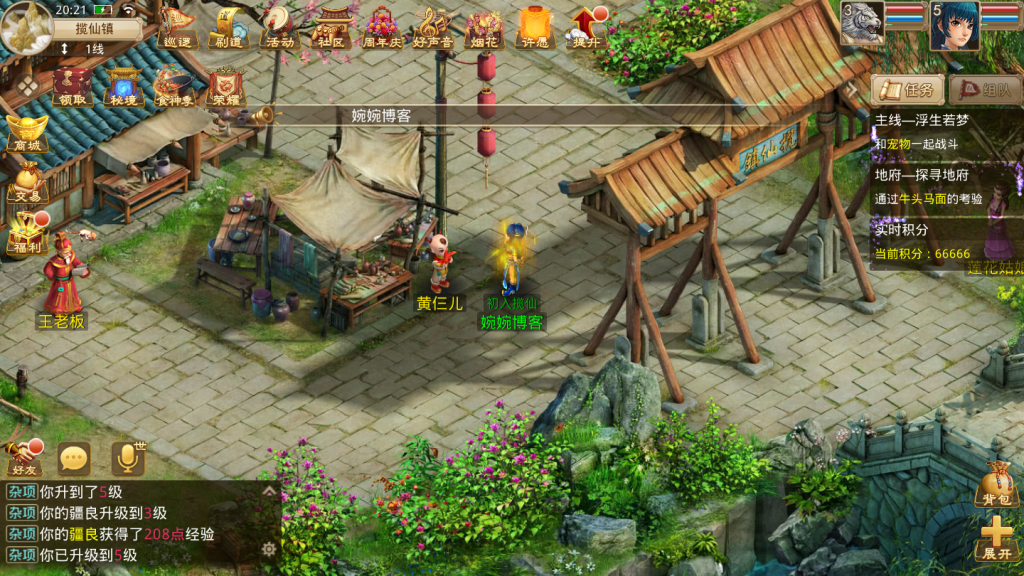Open the 刷道 scroll icon
This screenshot has height=576, width=1024.
point(227,26)
